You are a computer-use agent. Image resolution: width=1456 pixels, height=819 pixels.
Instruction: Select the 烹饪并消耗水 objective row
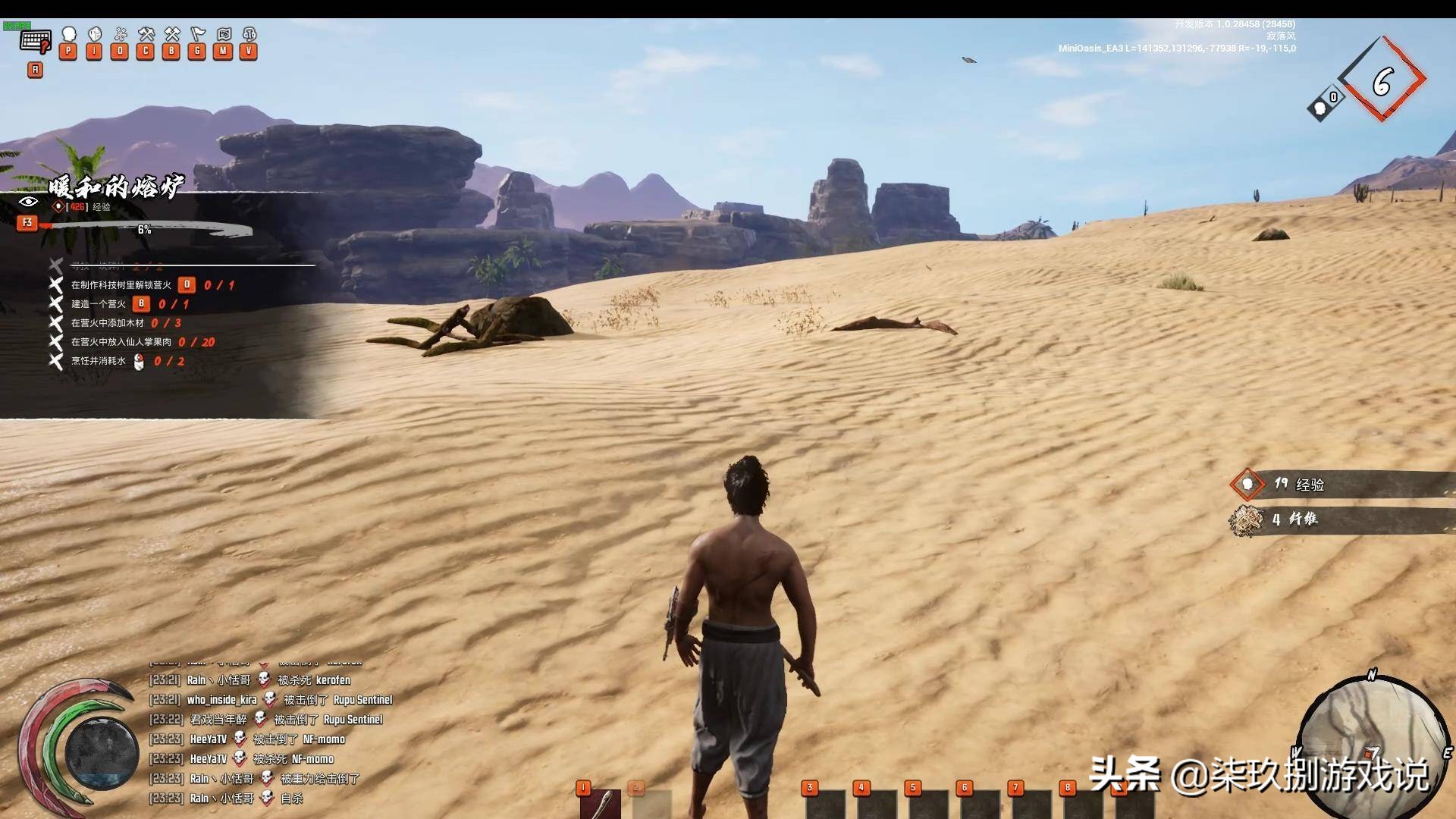tap(99, 361)
